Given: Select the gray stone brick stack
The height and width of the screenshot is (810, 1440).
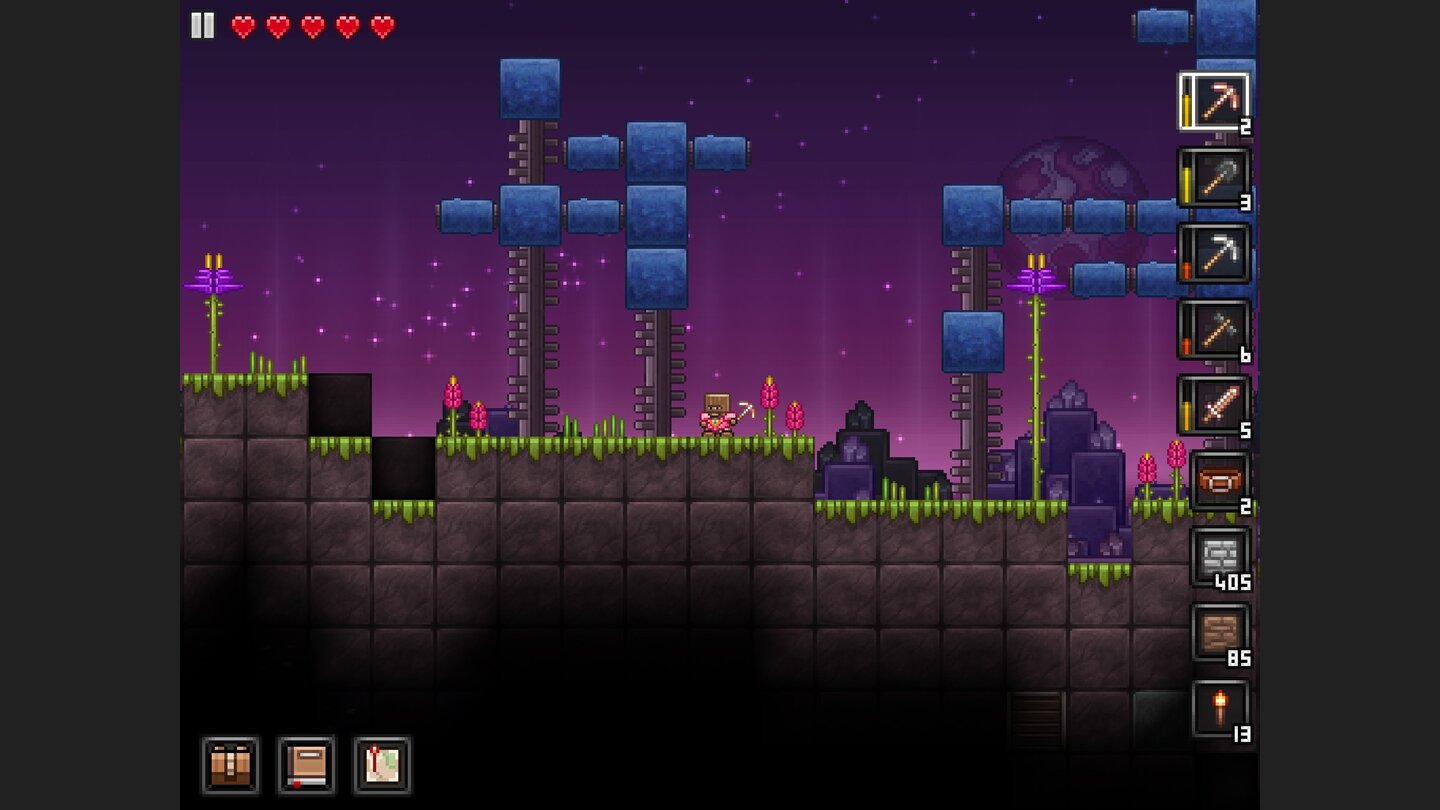Looking at the screenshot, I should [1219, 557].
